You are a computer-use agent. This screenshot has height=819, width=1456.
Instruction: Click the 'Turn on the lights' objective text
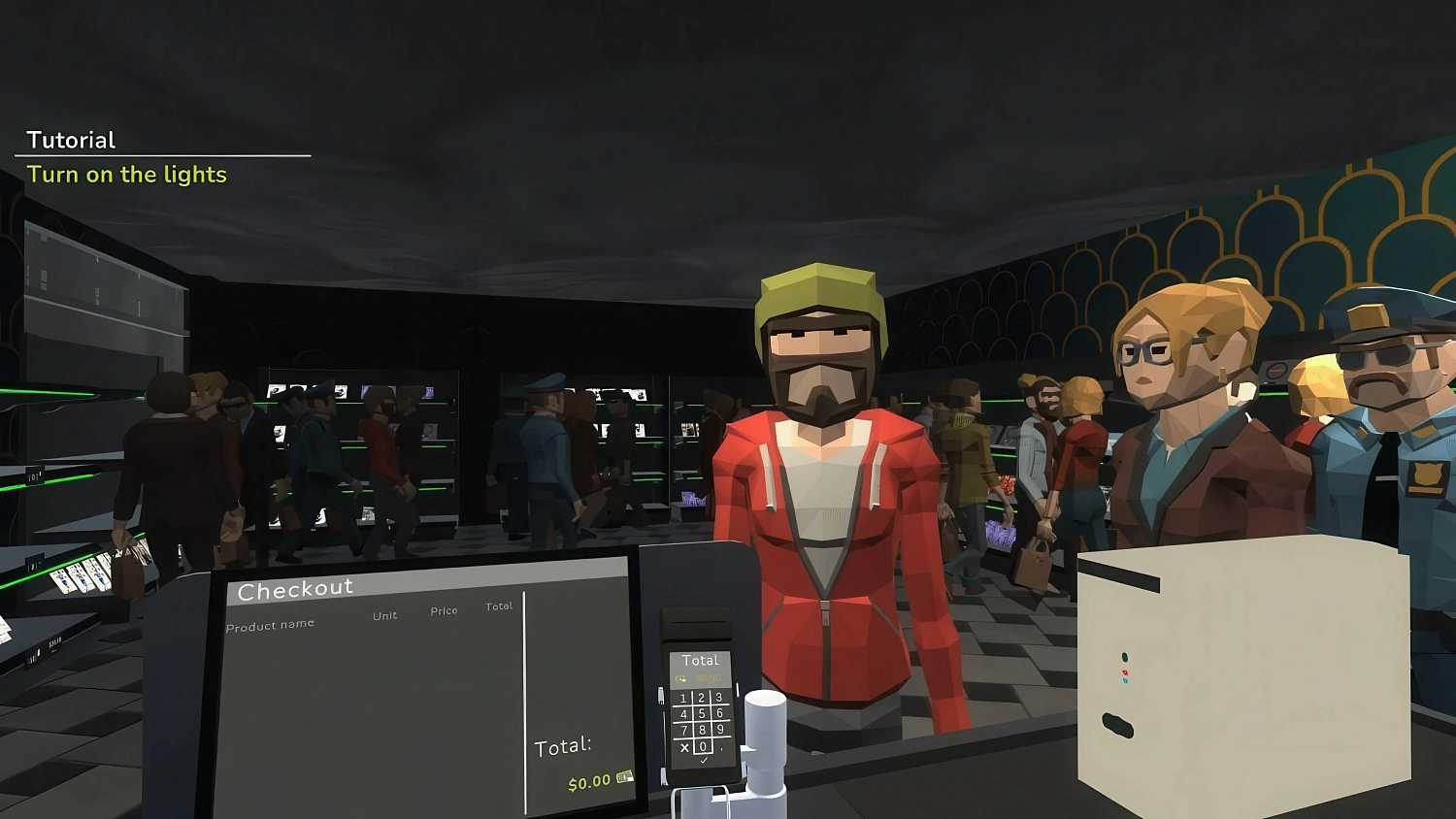127,175
